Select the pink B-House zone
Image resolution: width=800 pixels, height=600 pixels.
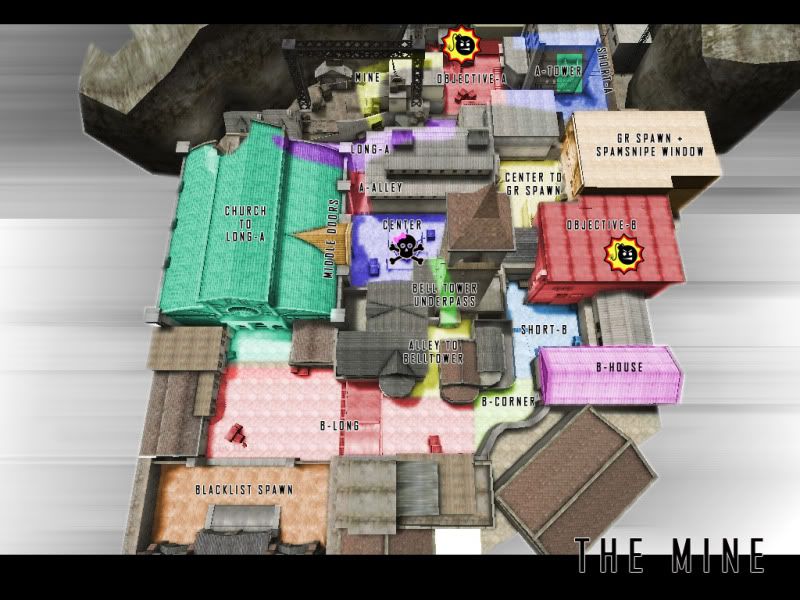[x=619, y=367]
